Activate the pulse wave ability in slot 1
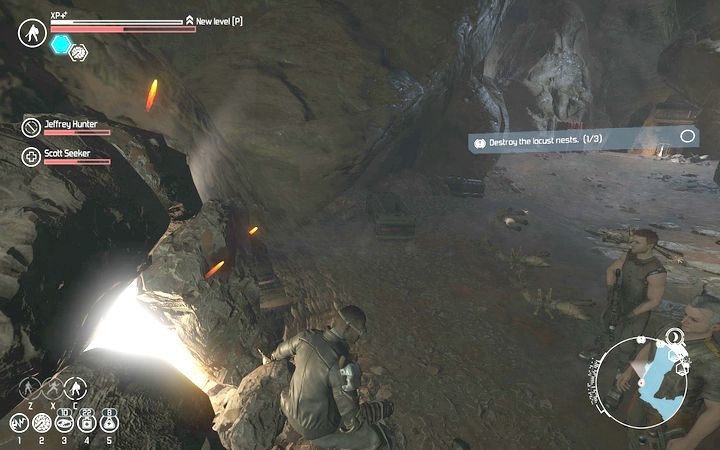Screen dimensions: 720x450 coord(18,423)
